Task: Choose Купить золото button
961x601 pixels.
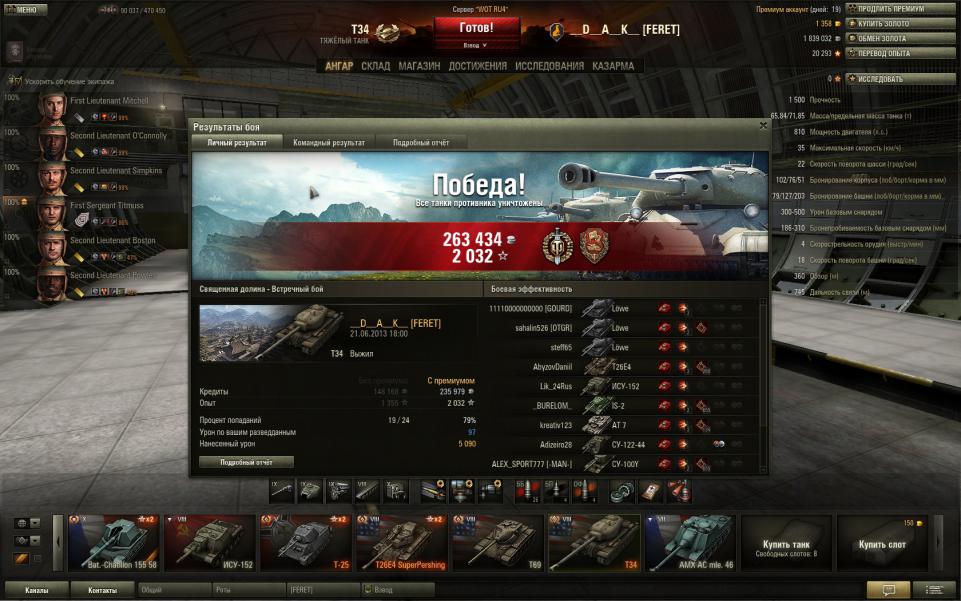Action: 899,23
